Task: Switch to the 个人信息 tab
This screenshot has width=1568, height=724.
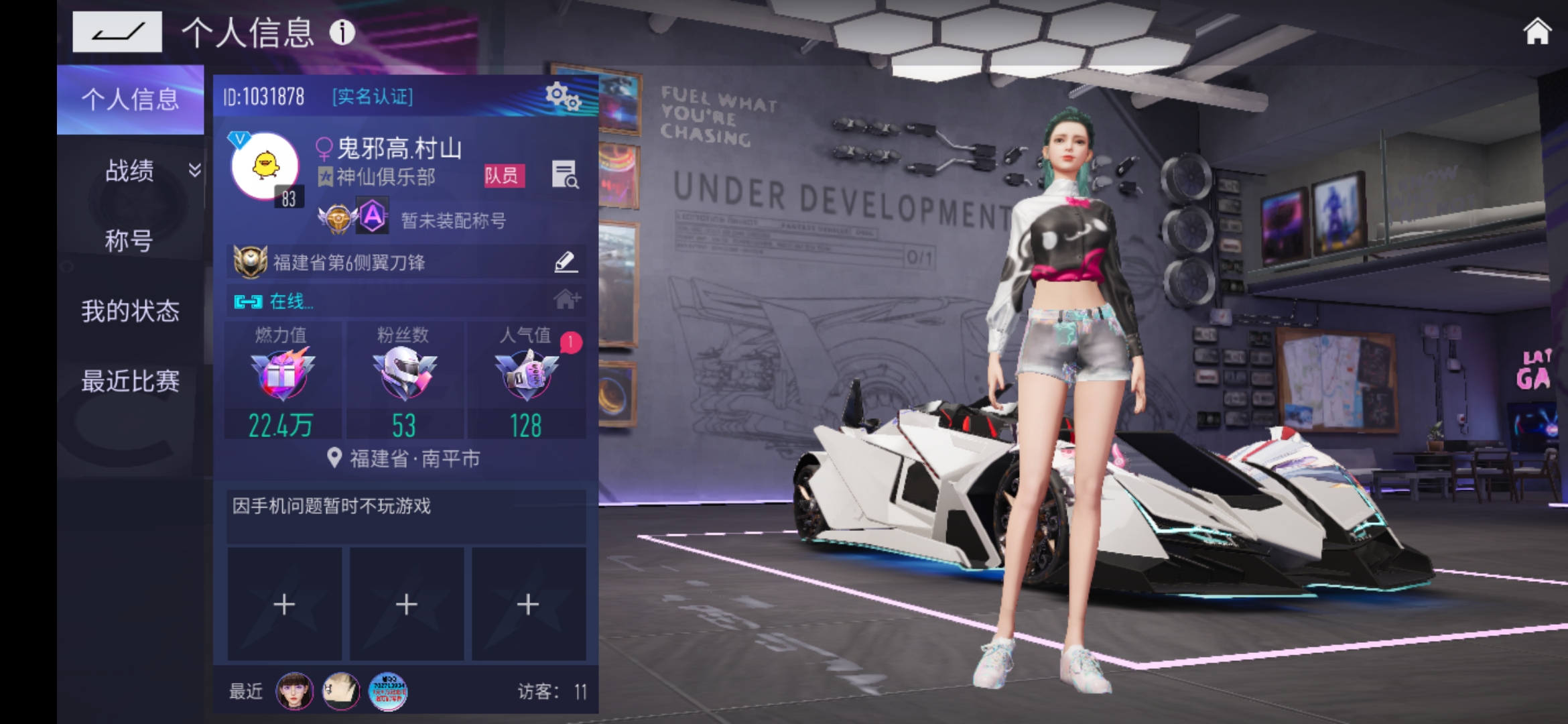Action: (130, 100)
